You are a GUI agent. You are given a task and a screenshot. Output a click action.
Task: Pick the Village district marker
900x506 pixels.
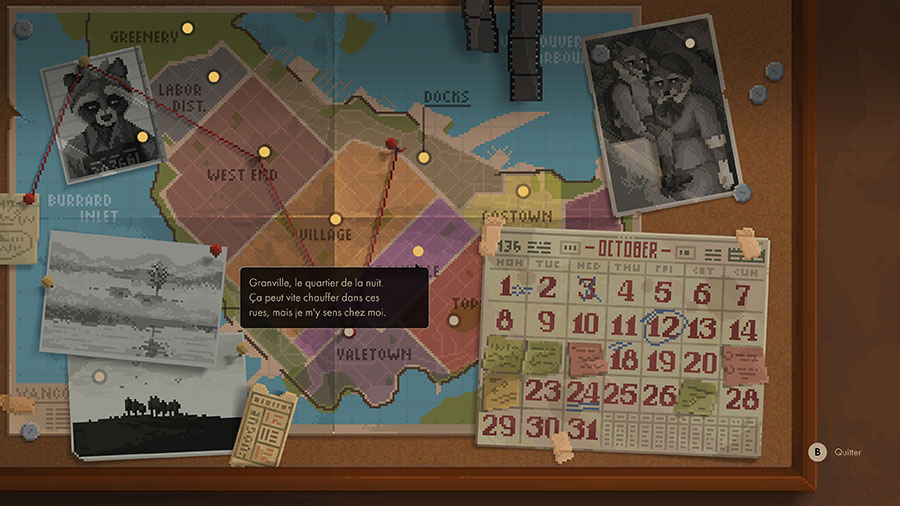click(x=336, y=219)
